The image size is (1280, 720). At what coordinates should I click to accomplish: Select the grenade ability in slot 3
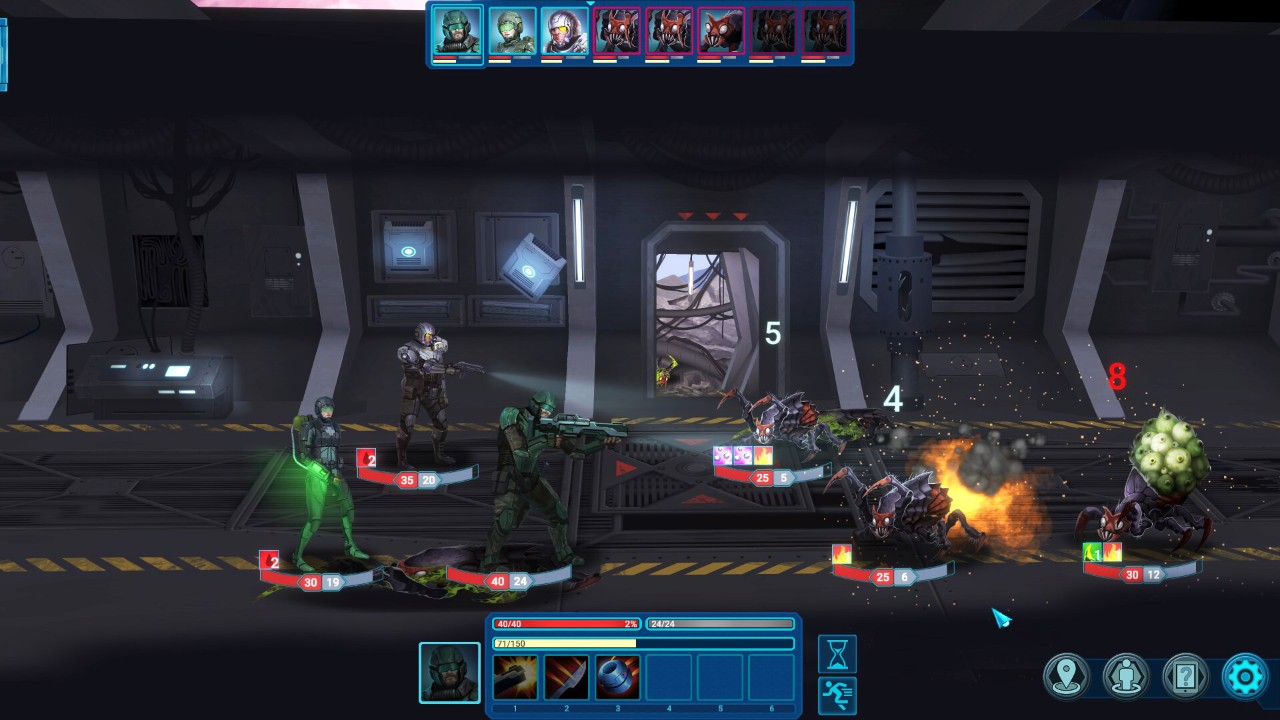[x=617, y=677]
